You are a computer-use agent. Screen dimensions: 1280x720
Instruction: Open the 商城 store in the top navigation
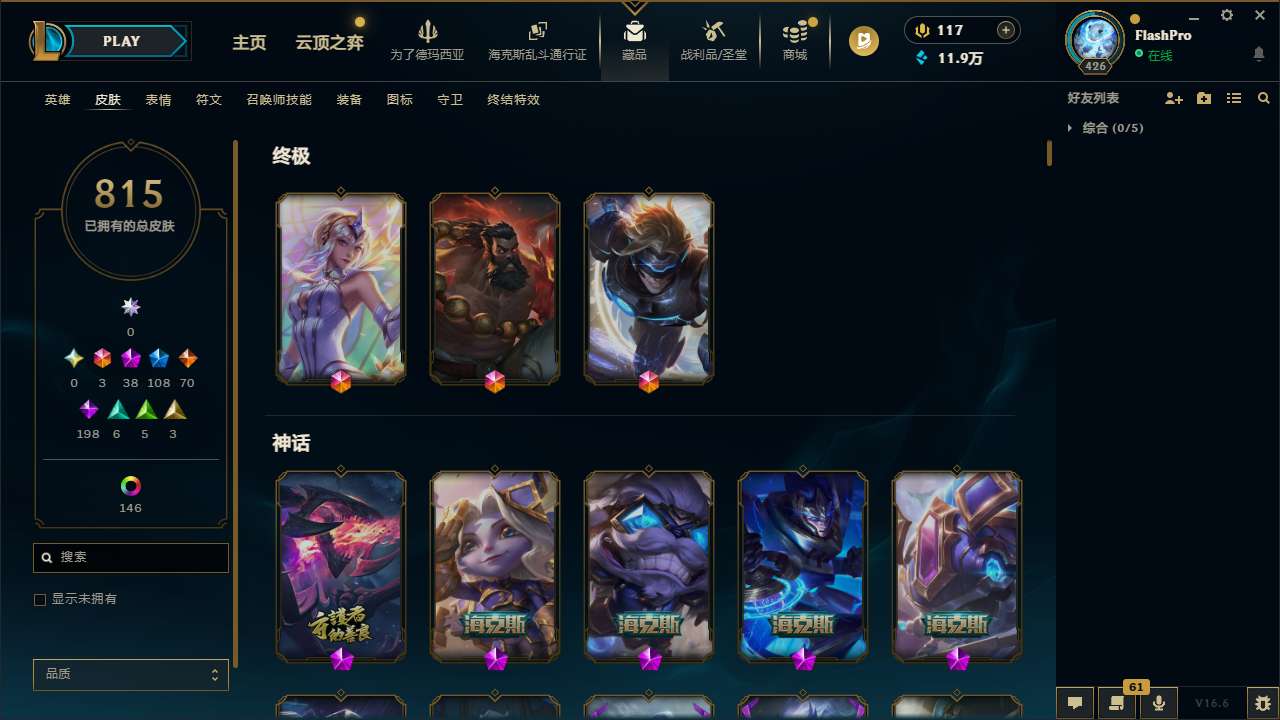(794, 40)
